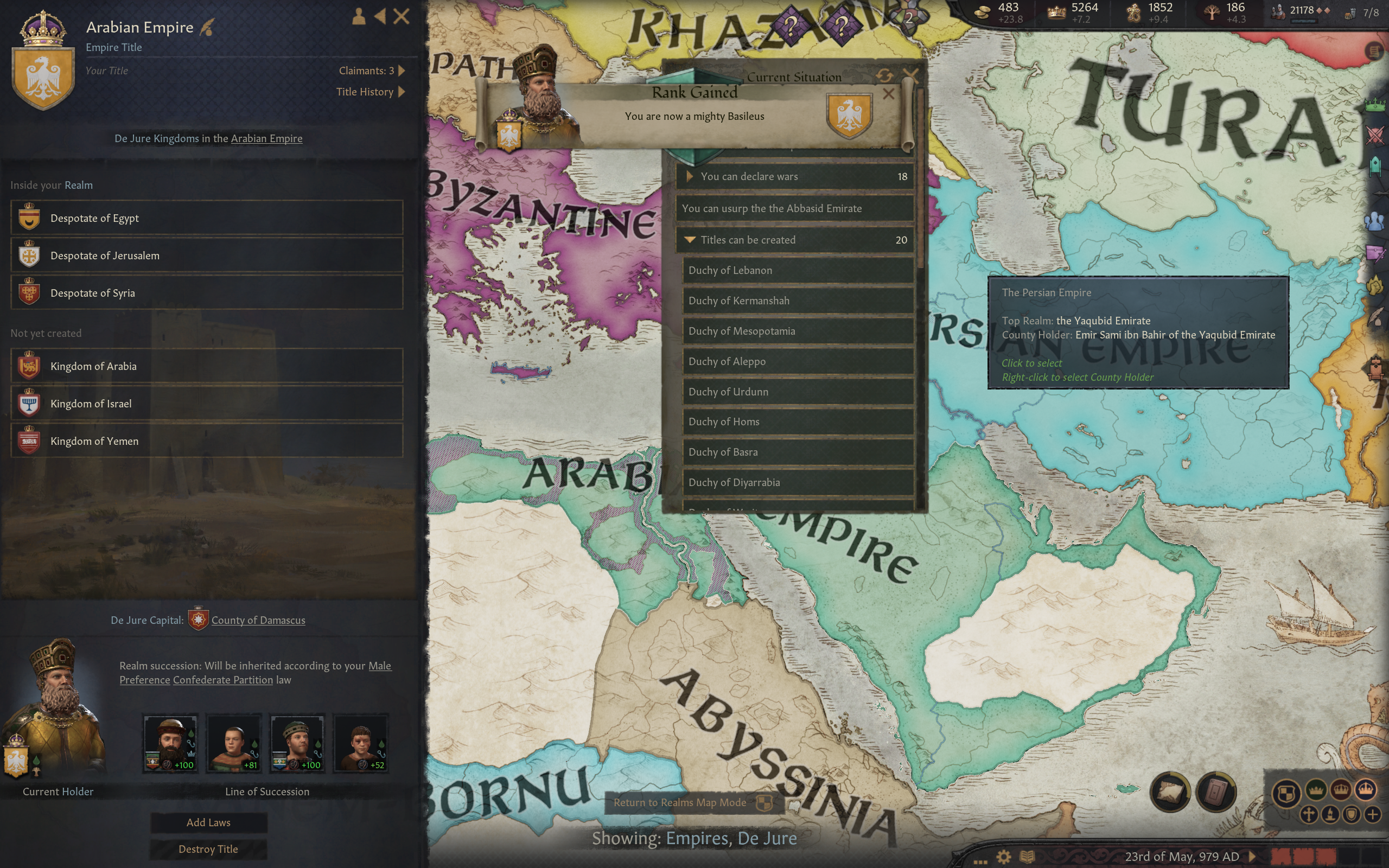1389x868 pixels.
Task: Open the Title History
Action: [x=370, y=92]
